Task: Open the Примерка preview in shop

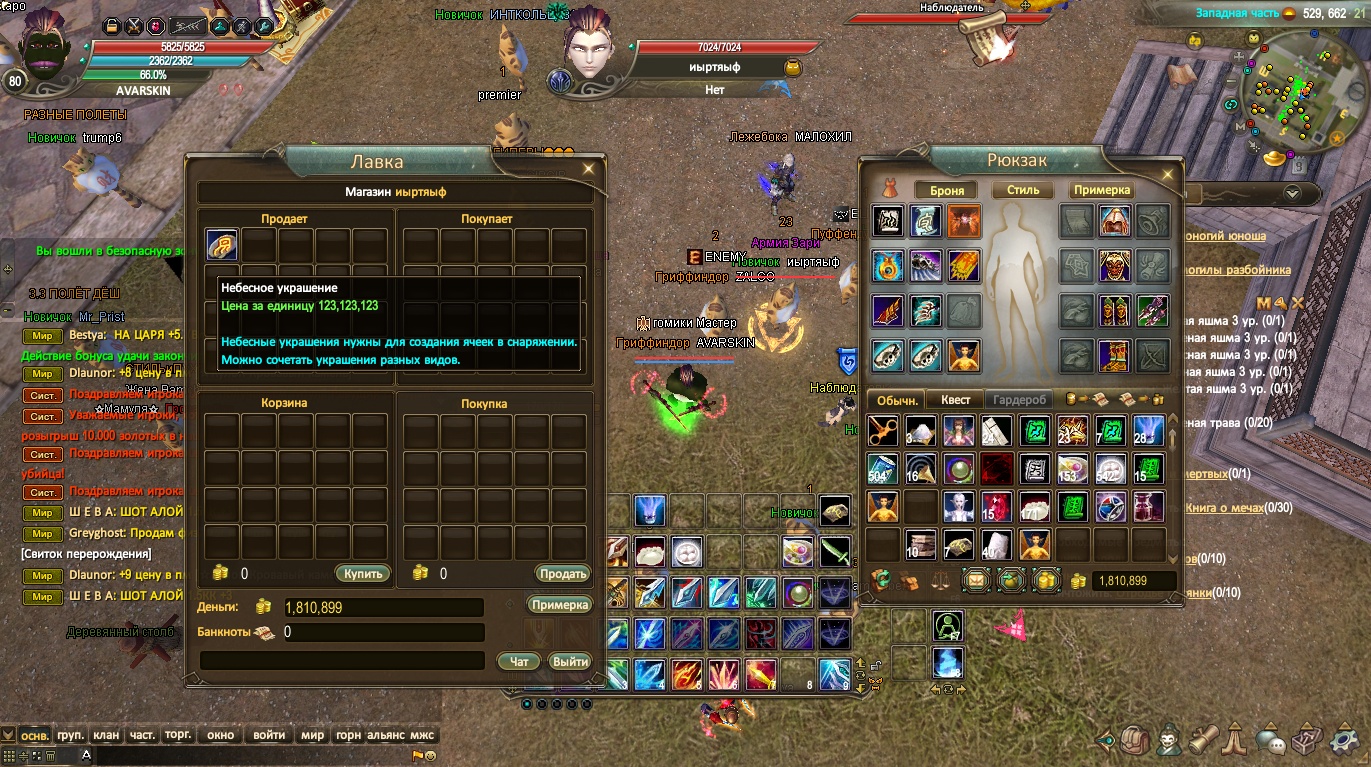Action: (x=560, y=605)
